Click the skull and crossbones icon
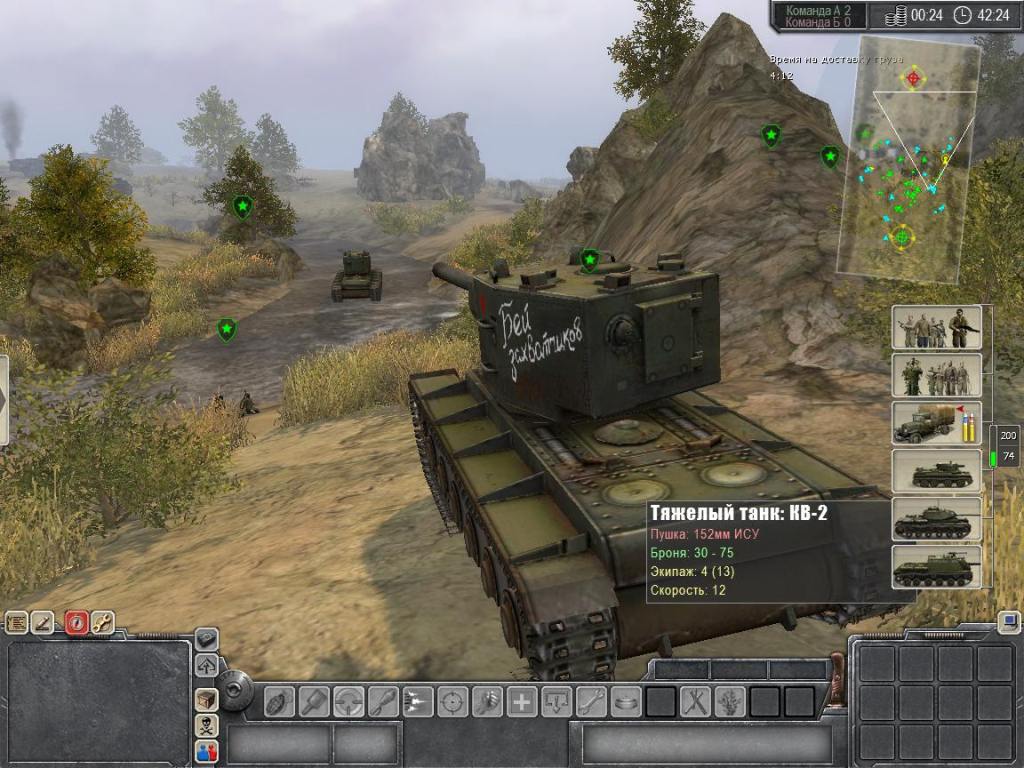1024x768 pixels. [x=207, y=725]
